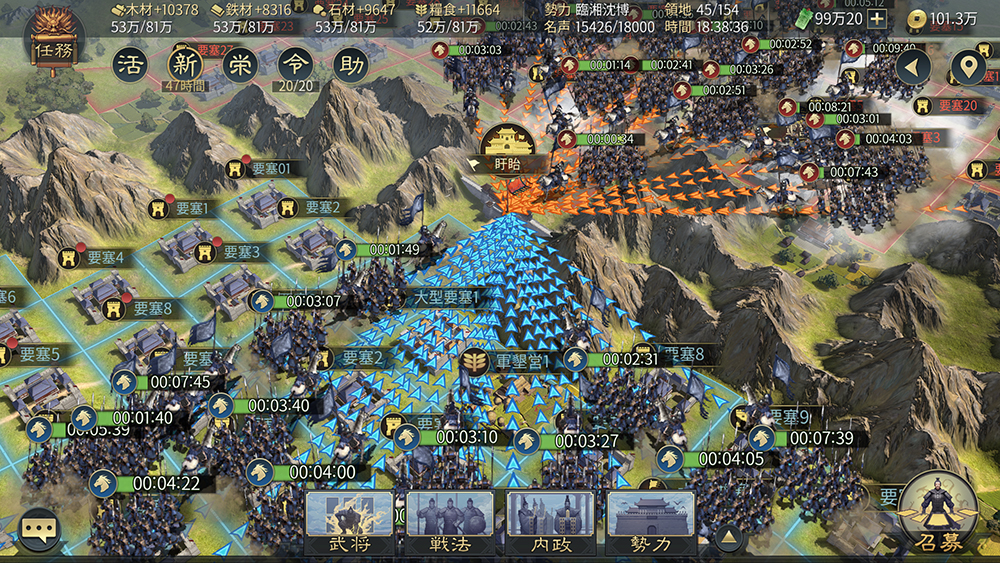Expand the bottom menu with the triangle arrow
1000x563 pixels.
[x=730, y=538]
